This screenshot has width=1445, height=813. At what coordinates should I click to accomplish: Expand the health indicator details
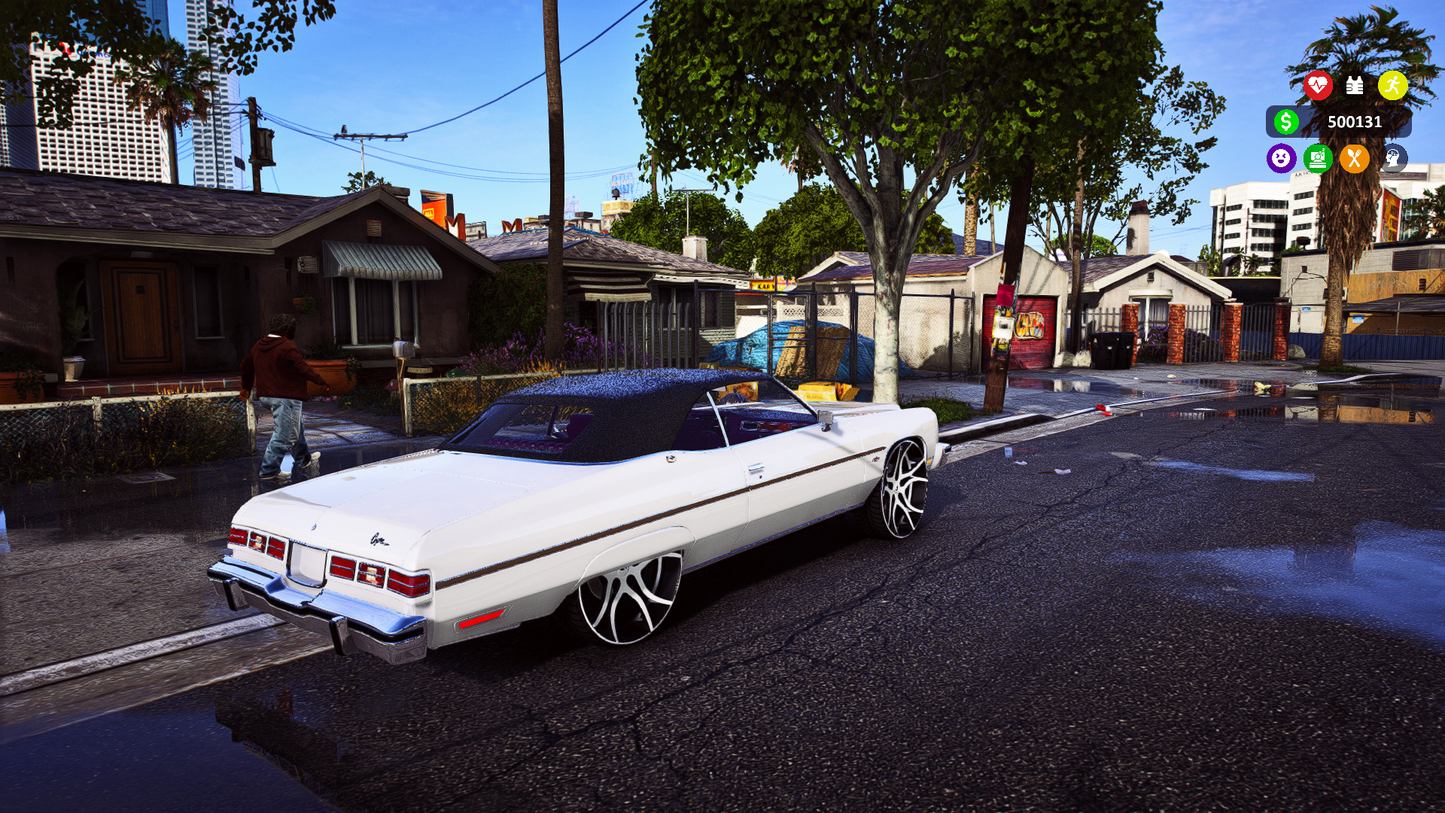(x=1318, y=86)
